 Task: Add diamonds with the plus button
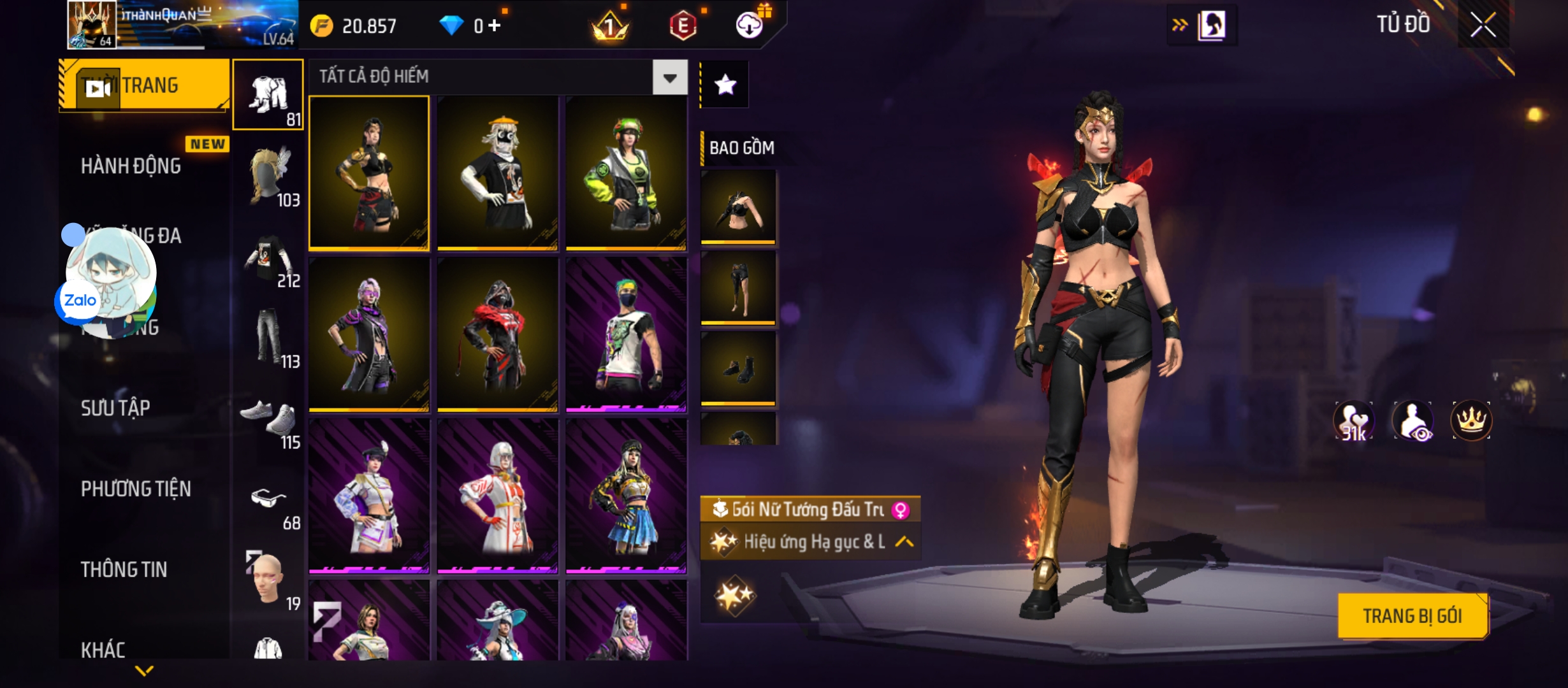coord(495,25)
